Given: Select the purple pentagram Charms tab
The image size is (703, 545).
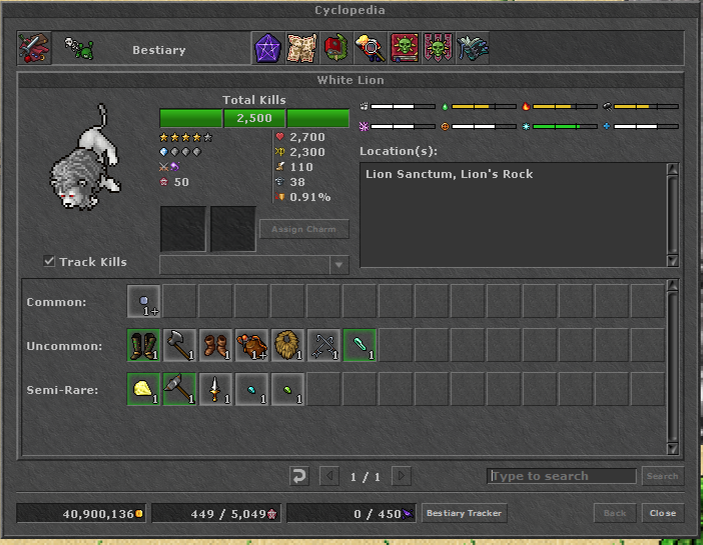Looking at the screenshot, I should (267, 48).
